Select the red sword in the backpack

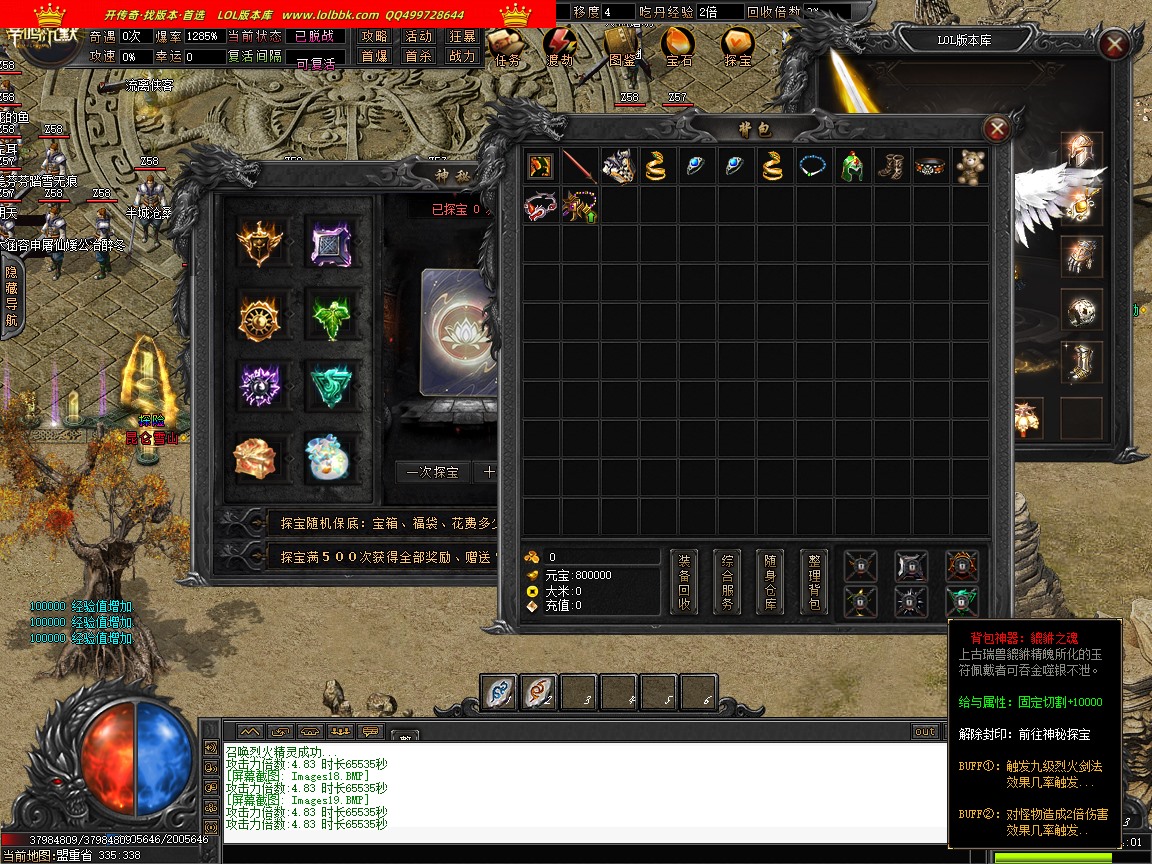click(x=579, y=166)
